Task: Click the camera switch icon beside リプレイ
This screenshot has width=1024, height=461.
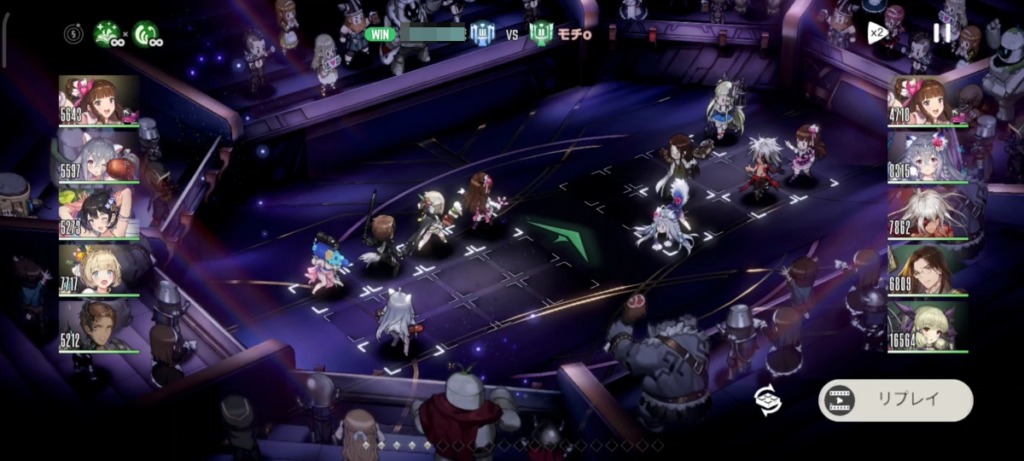Action: pyautogui.click(x=768, y=399)
